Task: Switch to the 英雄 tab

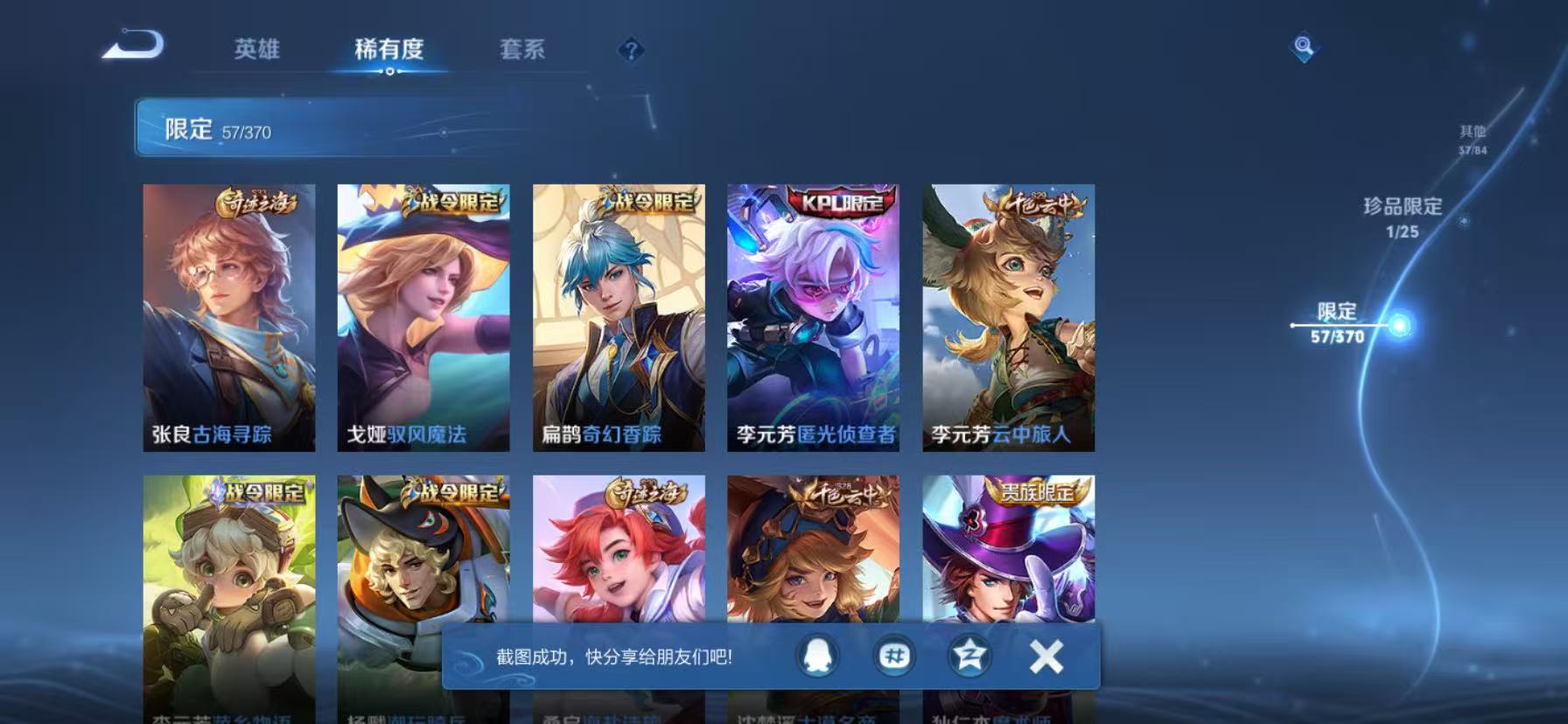Action: click(x=258, y=51)
